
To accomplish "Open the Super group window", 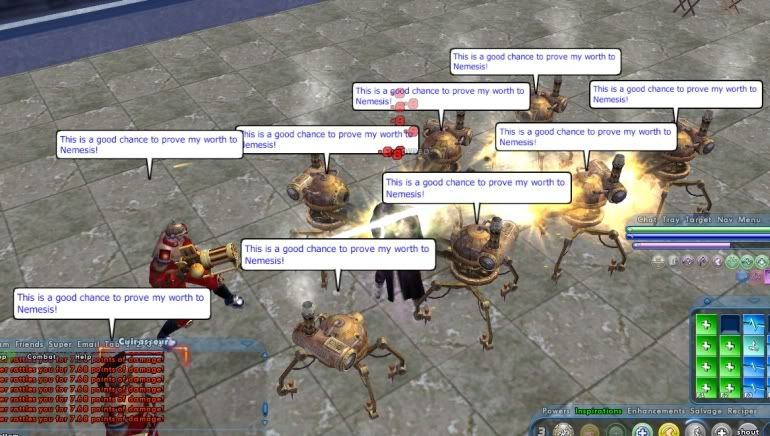I will 67,343.
